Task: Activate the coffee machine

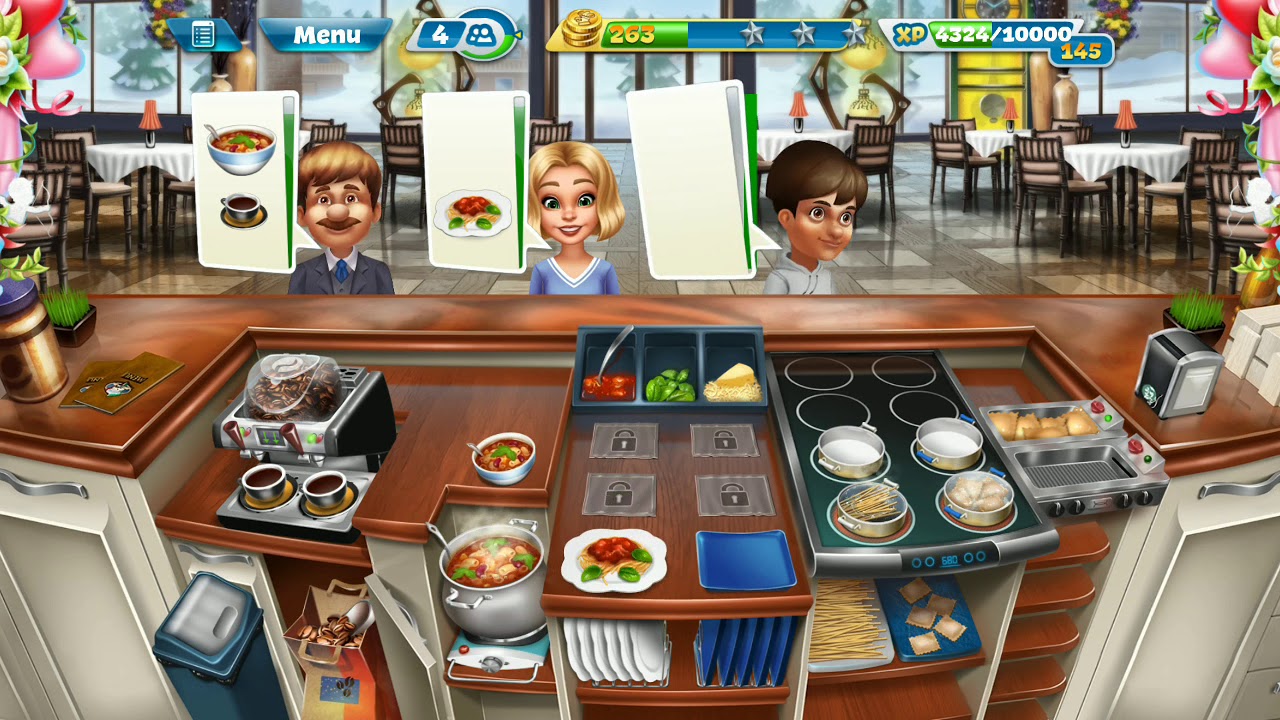Action: point(300,420)
